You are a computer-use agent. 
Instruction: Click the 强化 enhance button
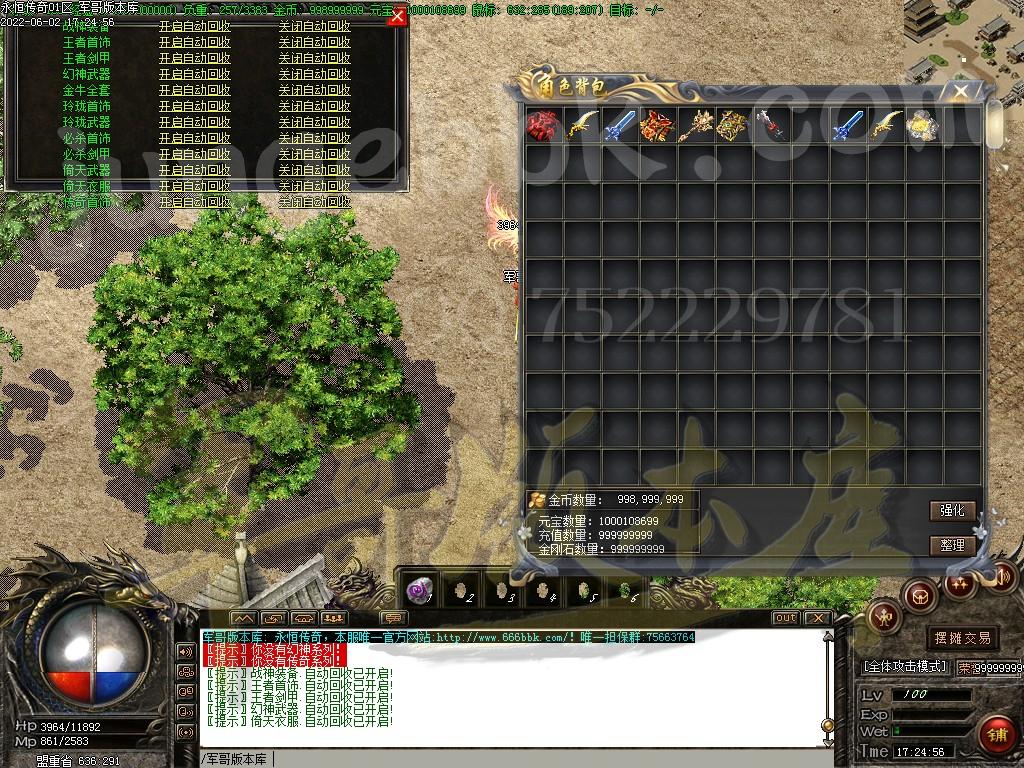click(x=952, y=510)
